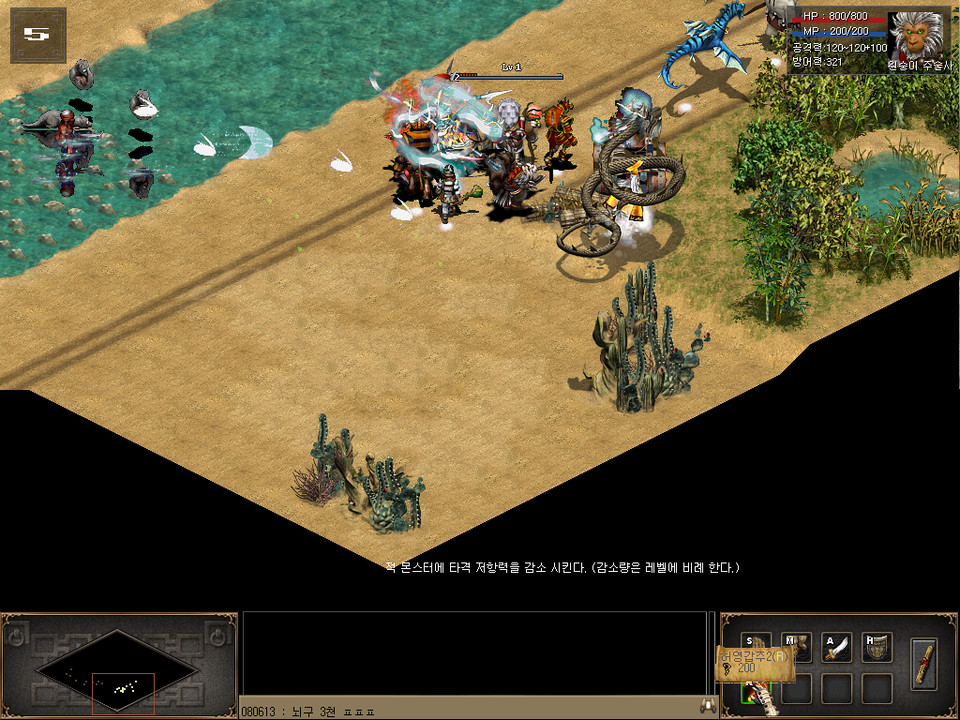Screen dimensions: 960x720
Task: Click the chat message log box
Action: tap(474, 653)
